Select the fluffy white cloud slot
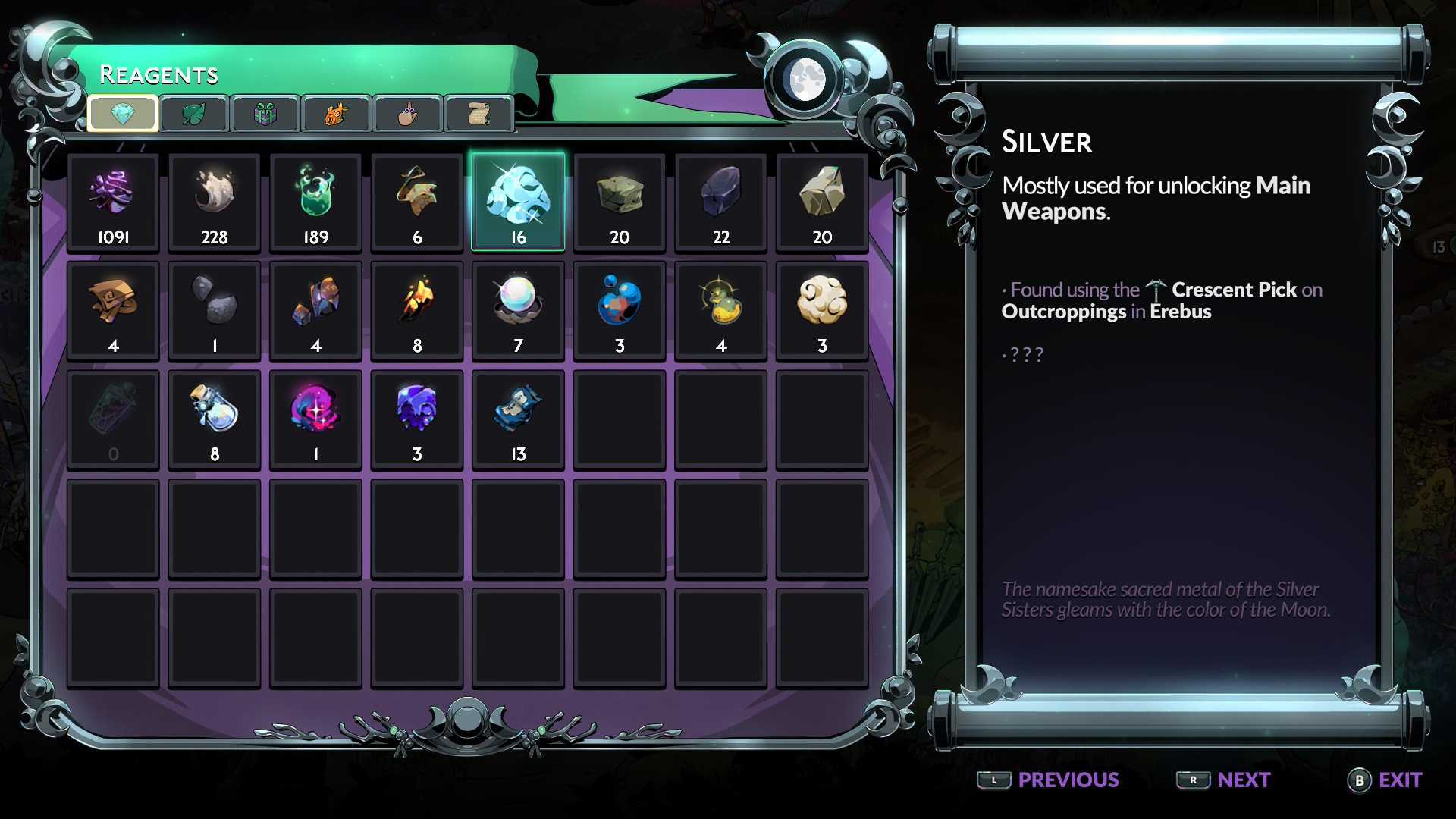Viewport: 1456px width, 819px height. [x=822, y=309]
